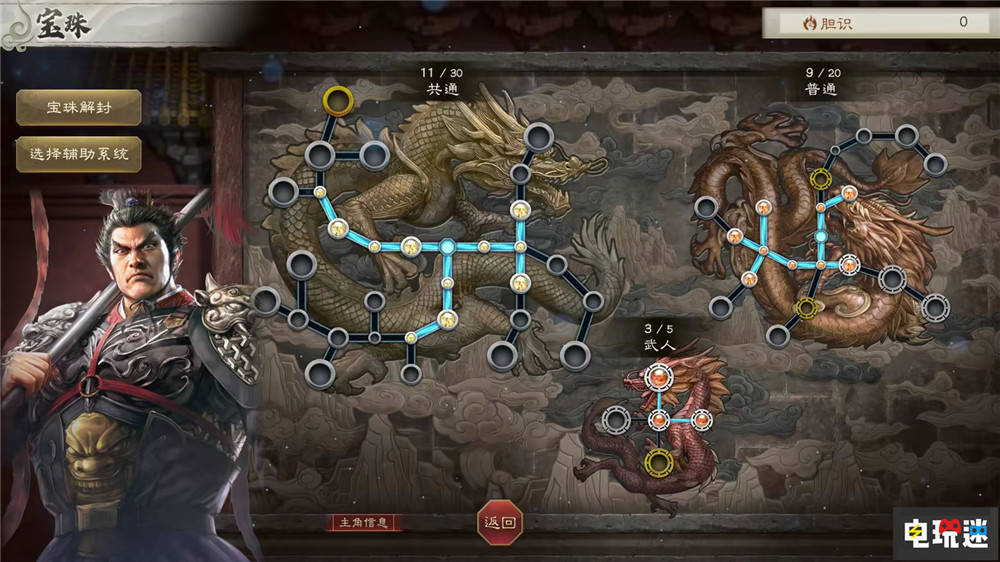Select the gold-ringed orb in the 共通 tree
This screenshot has width=1000, height=562.
(338, 101)
